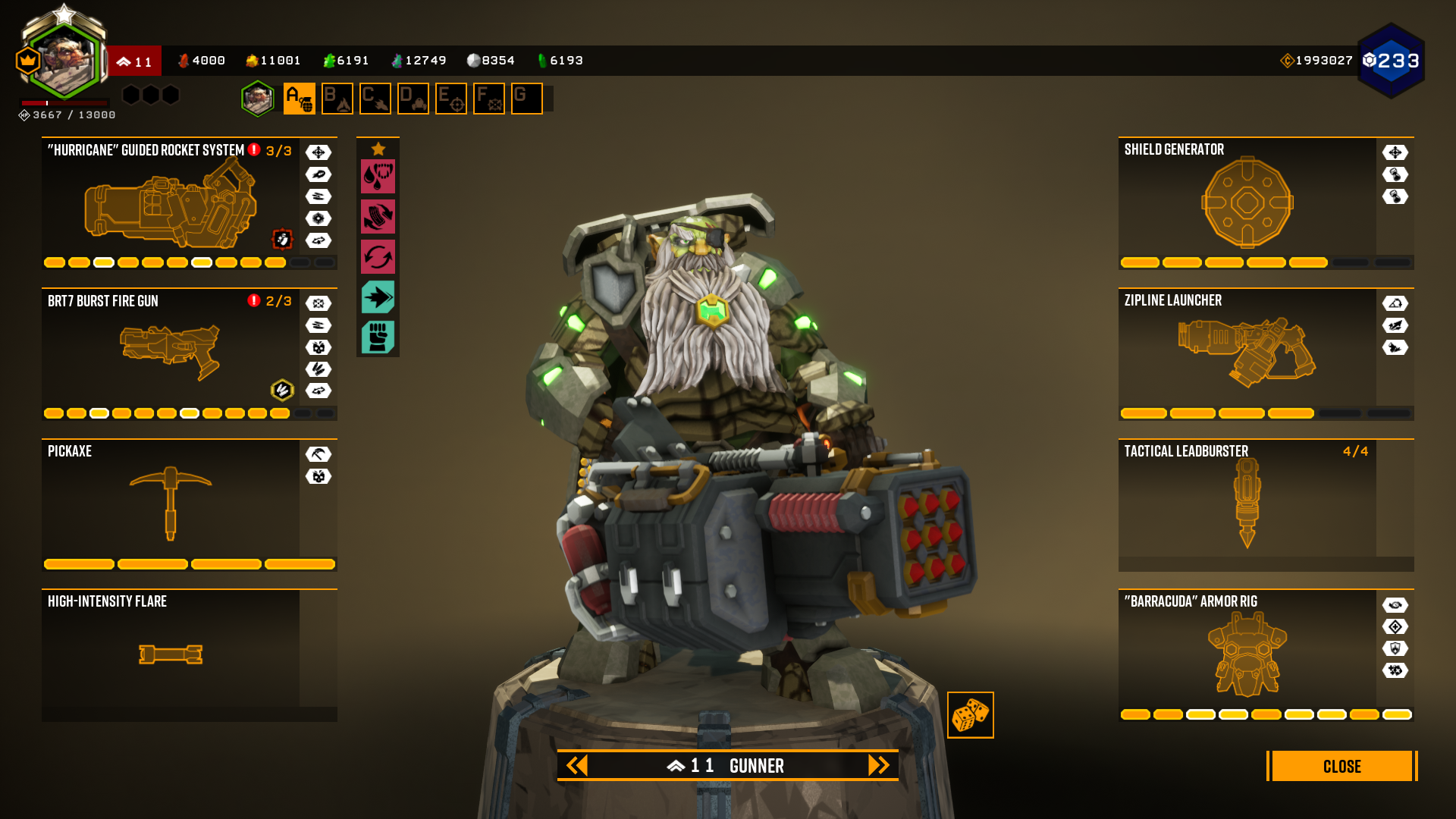Randomize loadout with the dice button
This screenshot has width=1456, height=819.
click(x=970, y=715)
